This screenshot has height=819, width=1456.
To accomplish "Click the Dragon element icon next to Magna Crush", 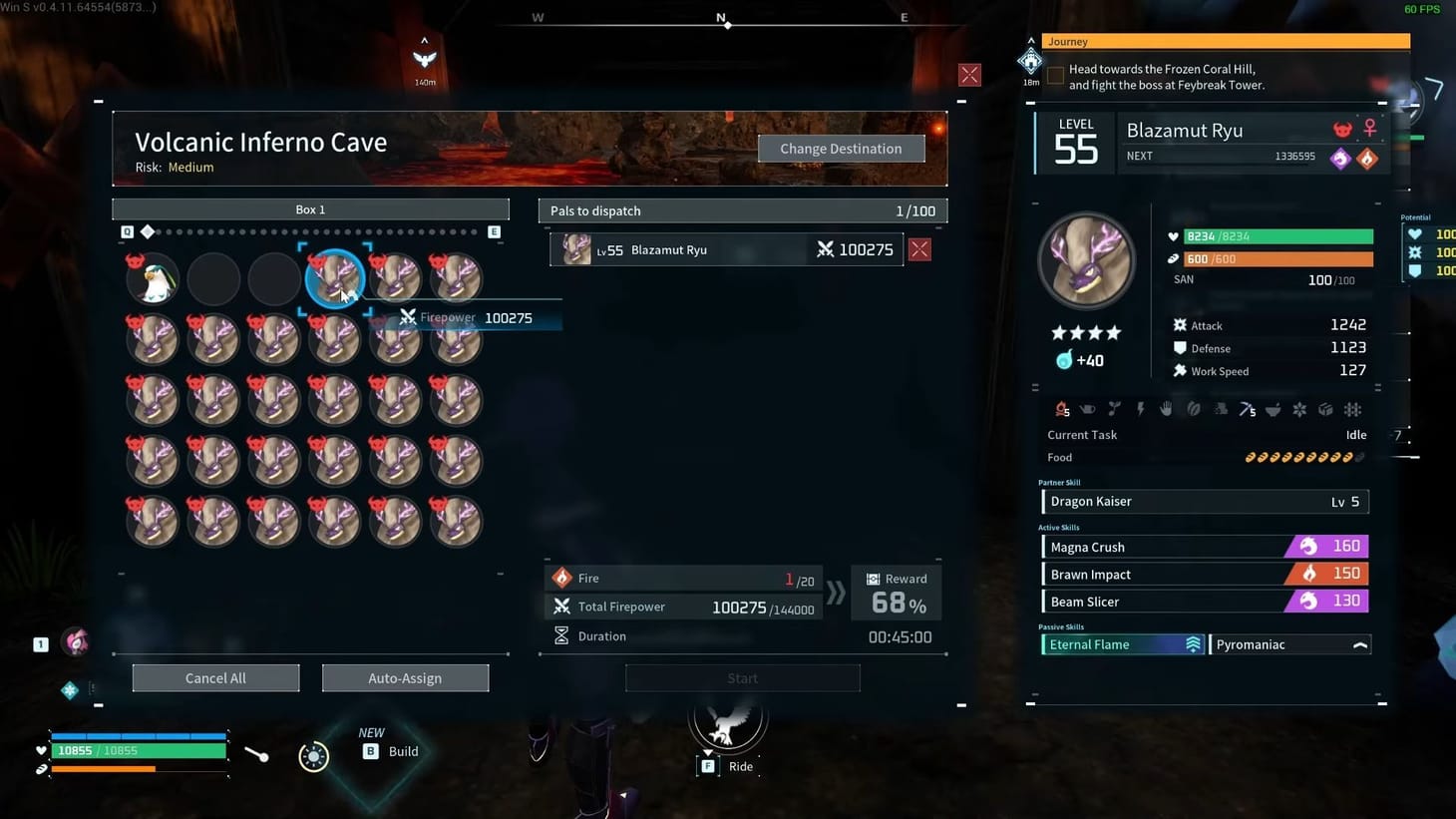I will pyautogui.click(x=1307, y=546).
